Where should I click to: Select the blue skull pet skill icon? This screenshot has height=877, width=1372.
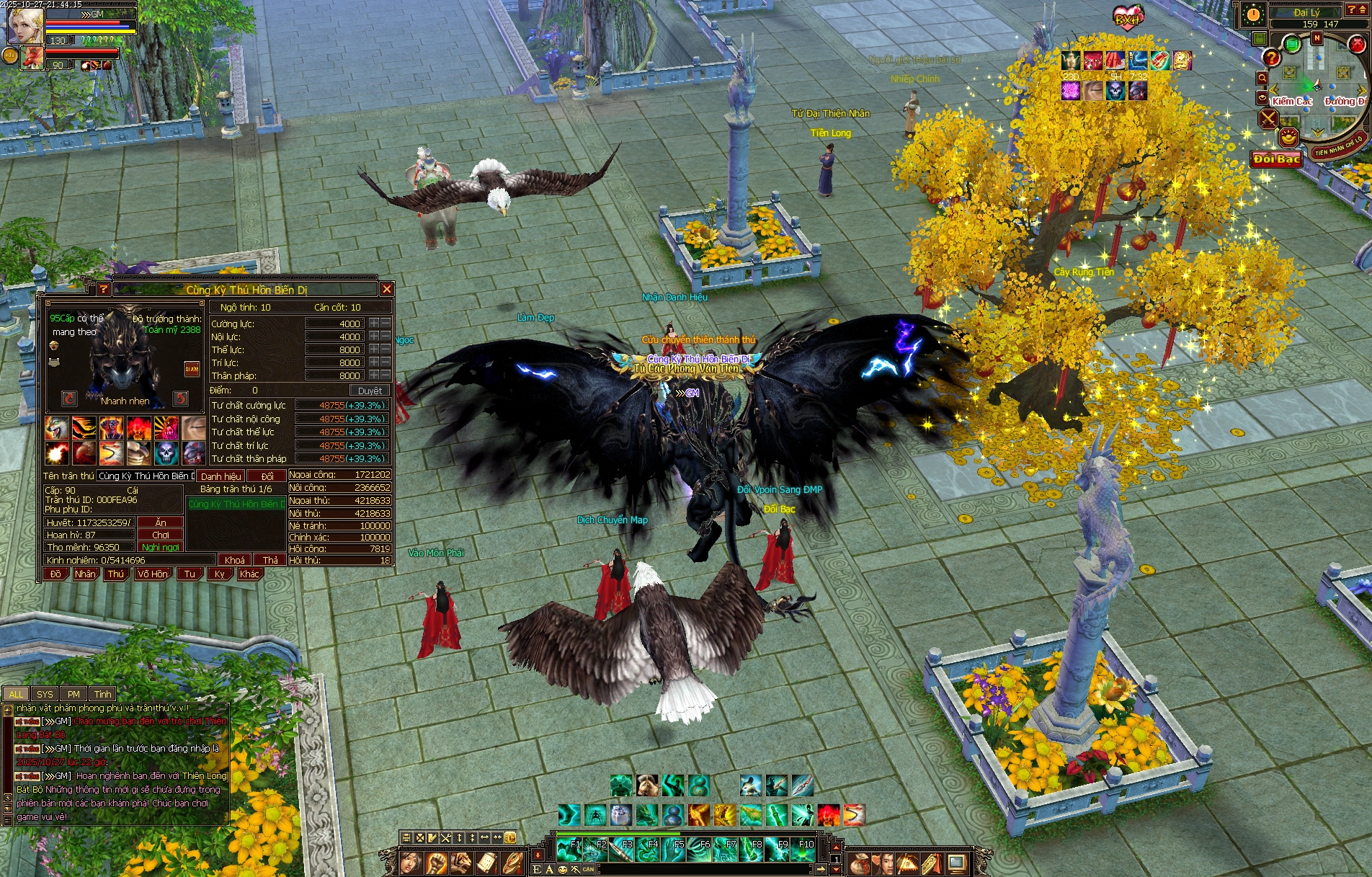pos(166,453)
